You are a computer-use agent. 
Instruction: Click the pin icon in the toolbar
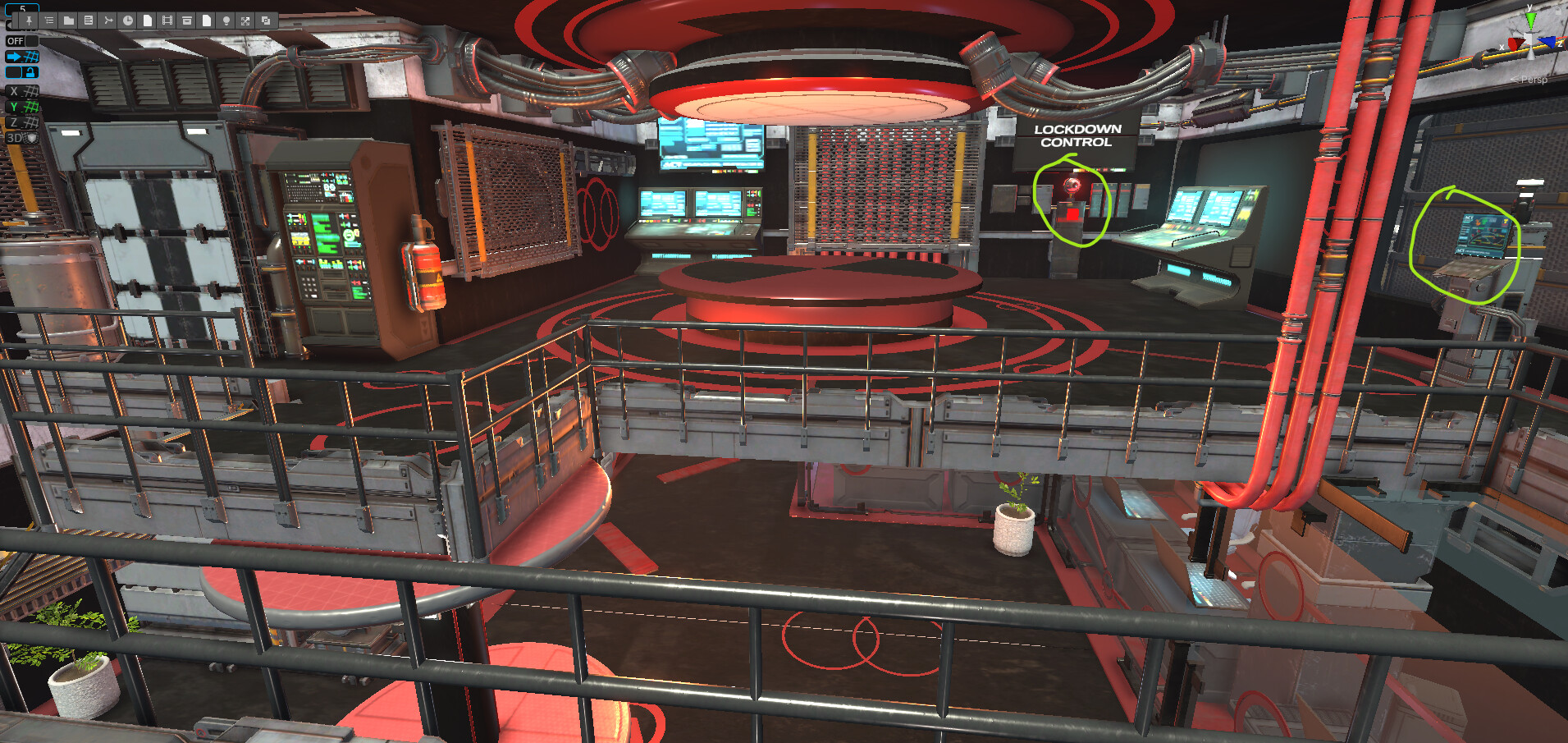pos(29,21)
